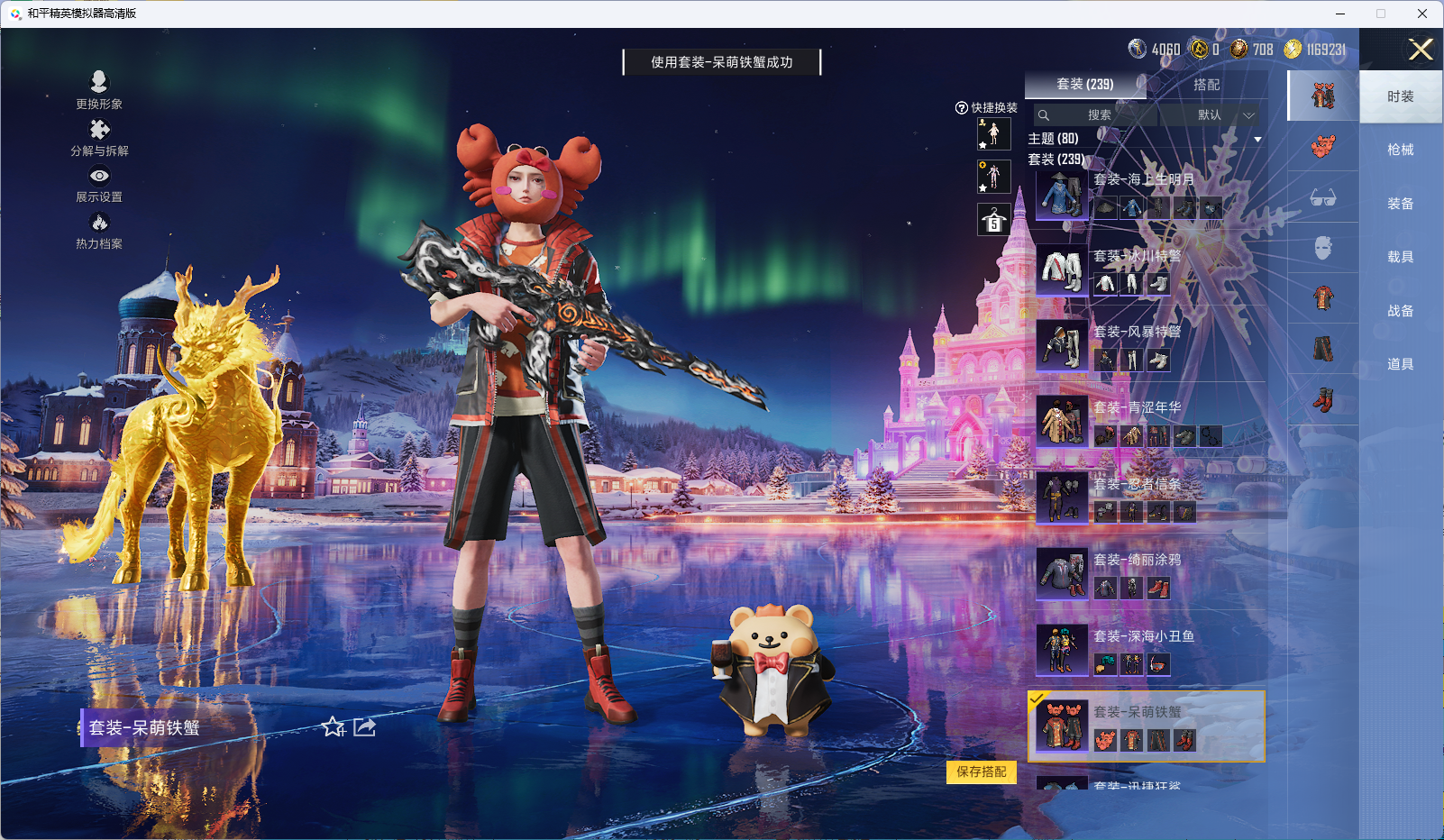Screen dimensions: 1444x840
Task: Switch to the 搭配 tab
Action: tap(1206, 85)
